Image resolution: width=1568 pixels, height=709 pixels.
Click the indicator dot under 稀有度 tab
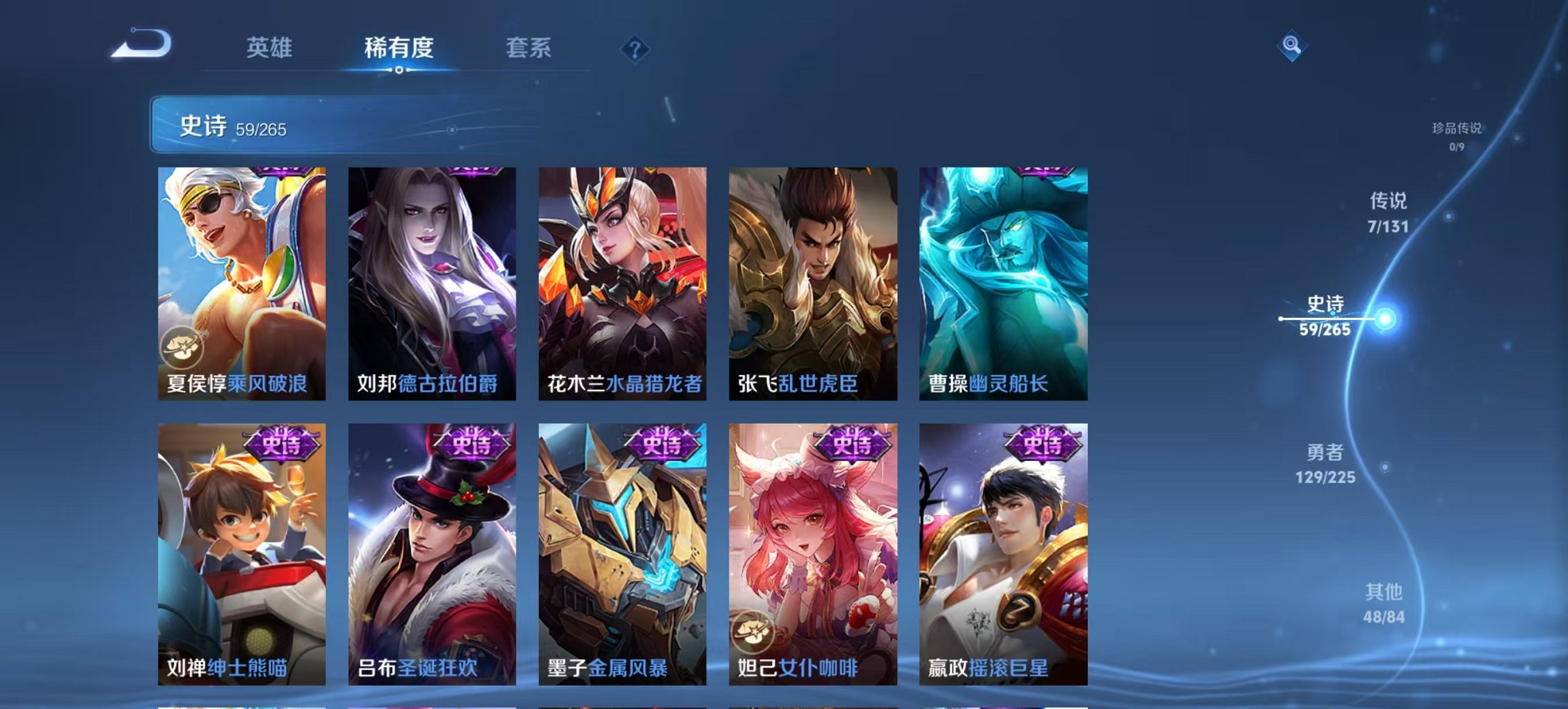(399, 70)
